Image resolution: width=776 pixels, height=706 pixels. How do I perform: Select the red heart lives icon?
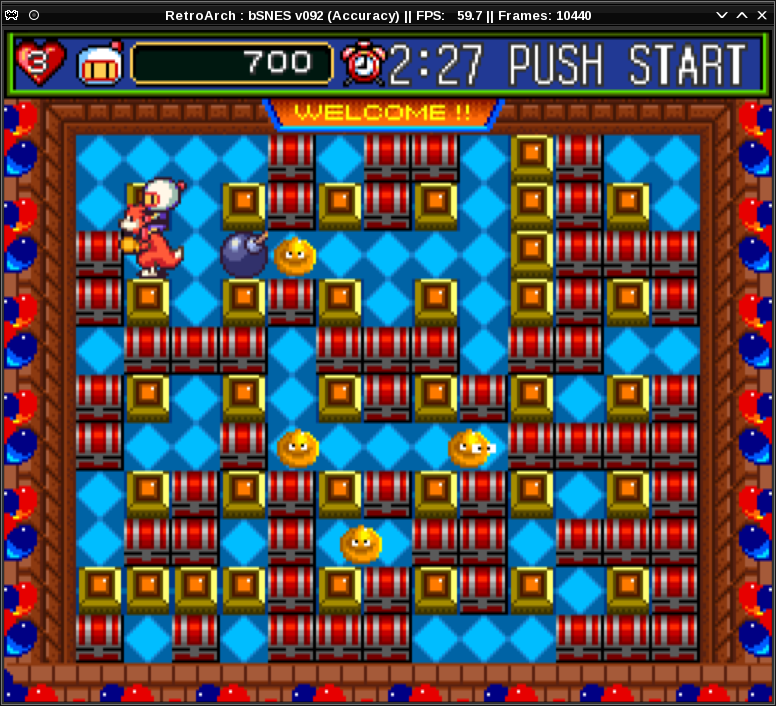click(x=41, y=63)
